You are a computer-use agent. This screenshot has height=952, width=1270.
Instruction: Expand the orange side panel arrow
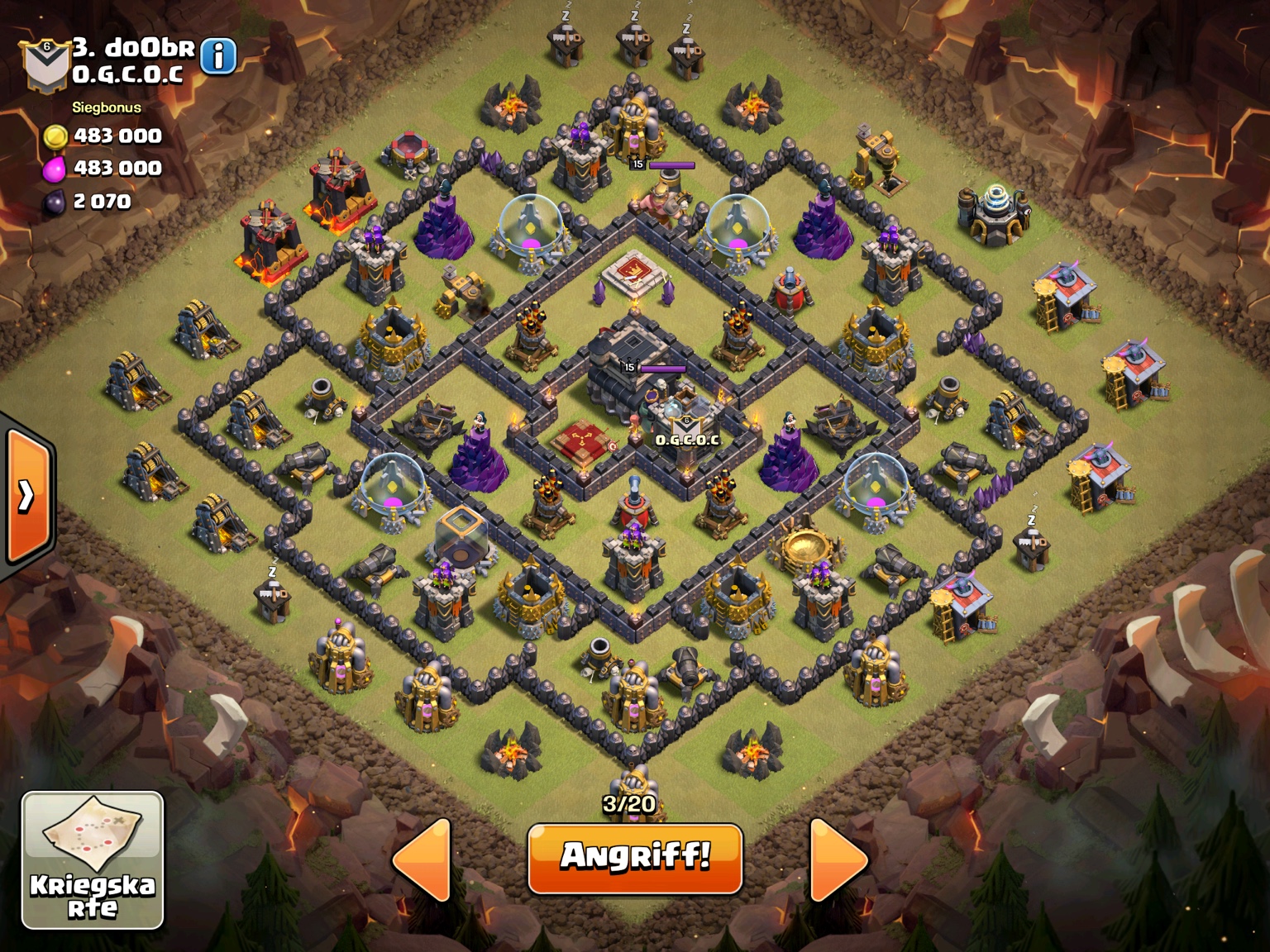28,496
